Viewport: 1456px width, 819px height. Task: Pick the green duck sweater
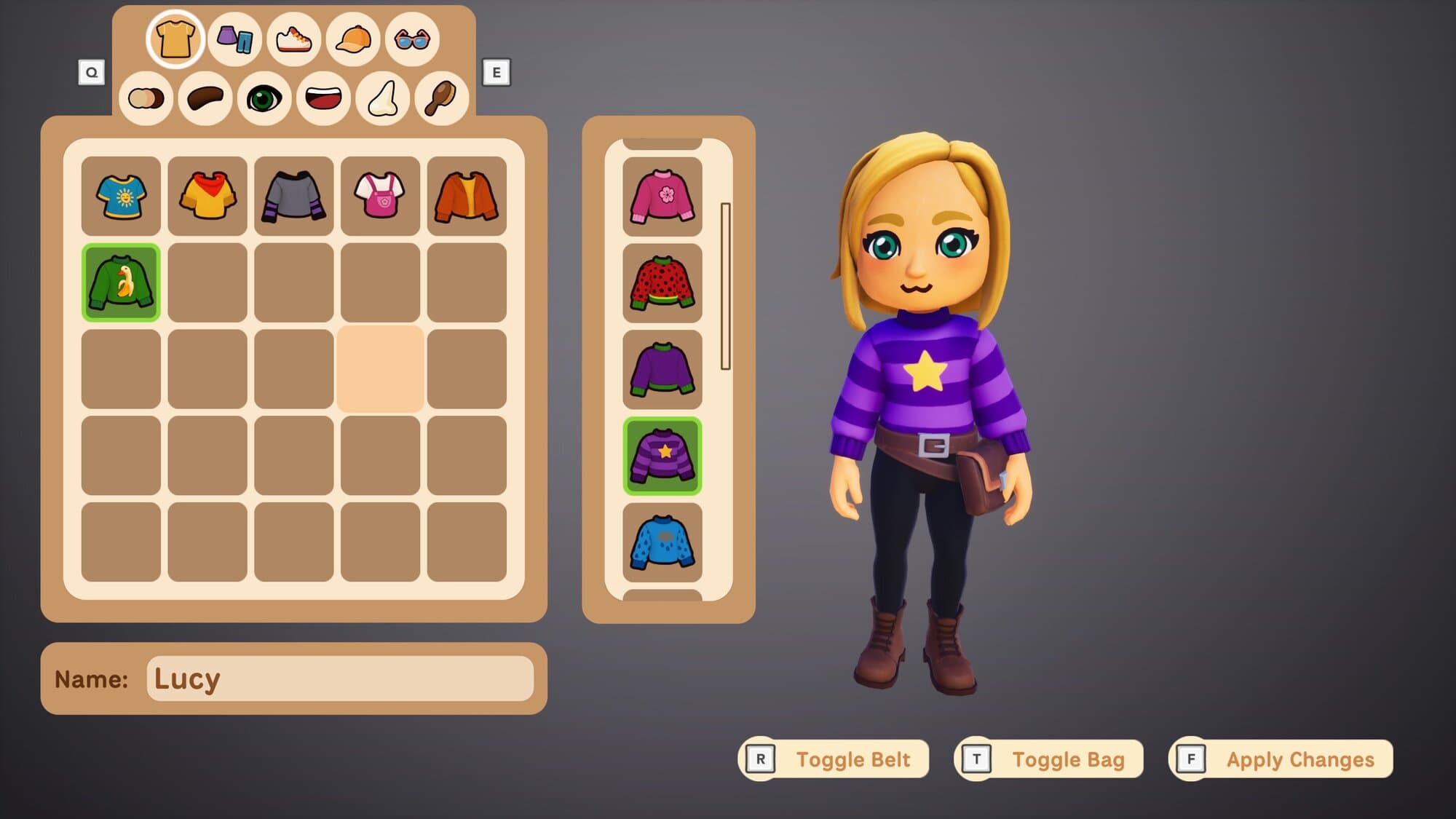coord(121,282)
